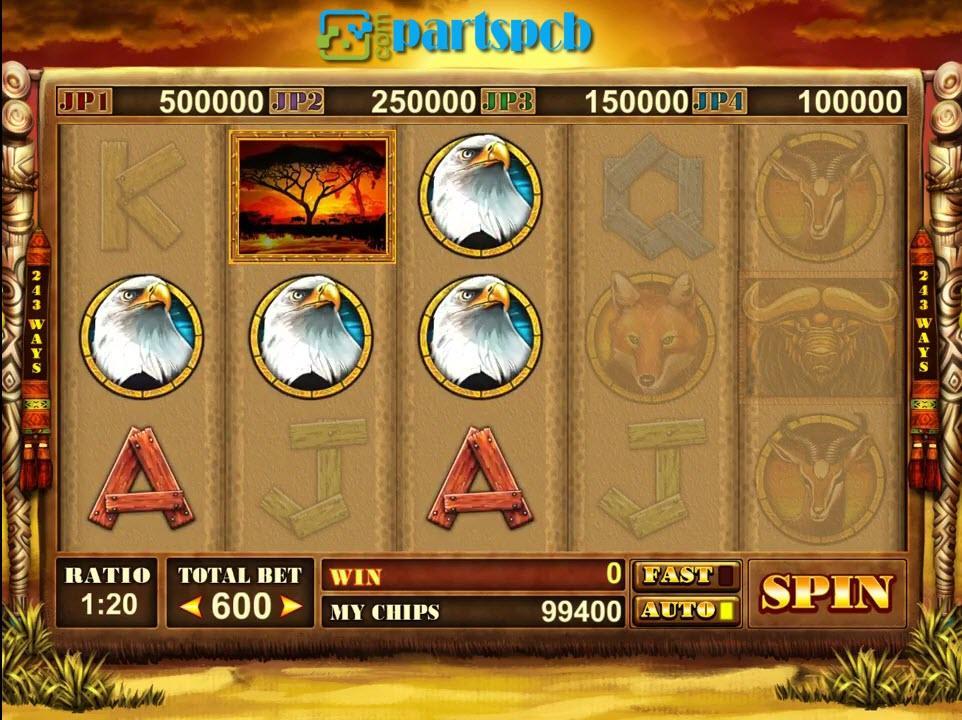Enable AUTO spin mode
Viewport: 962px width, 720px height.
[x=685, y=609]
